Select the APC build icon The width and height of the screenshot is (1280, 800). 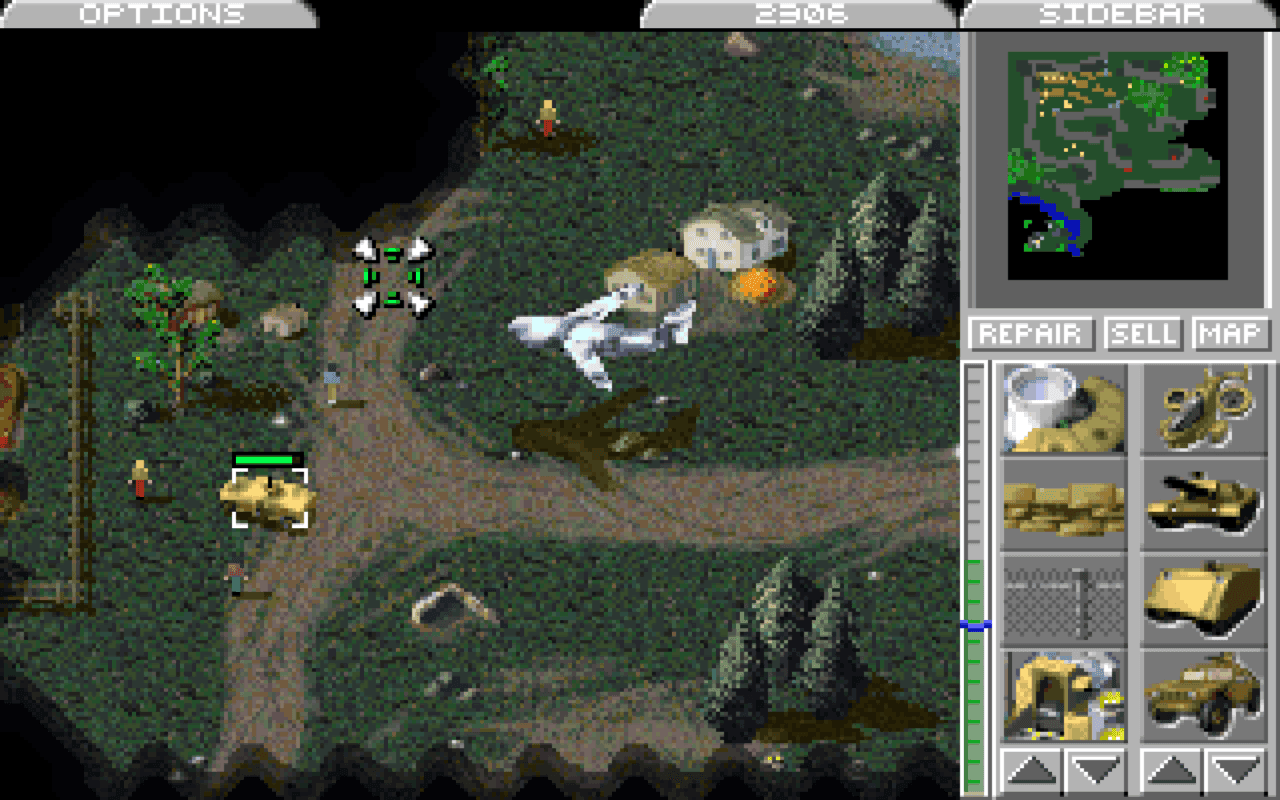coord(1203,600)
